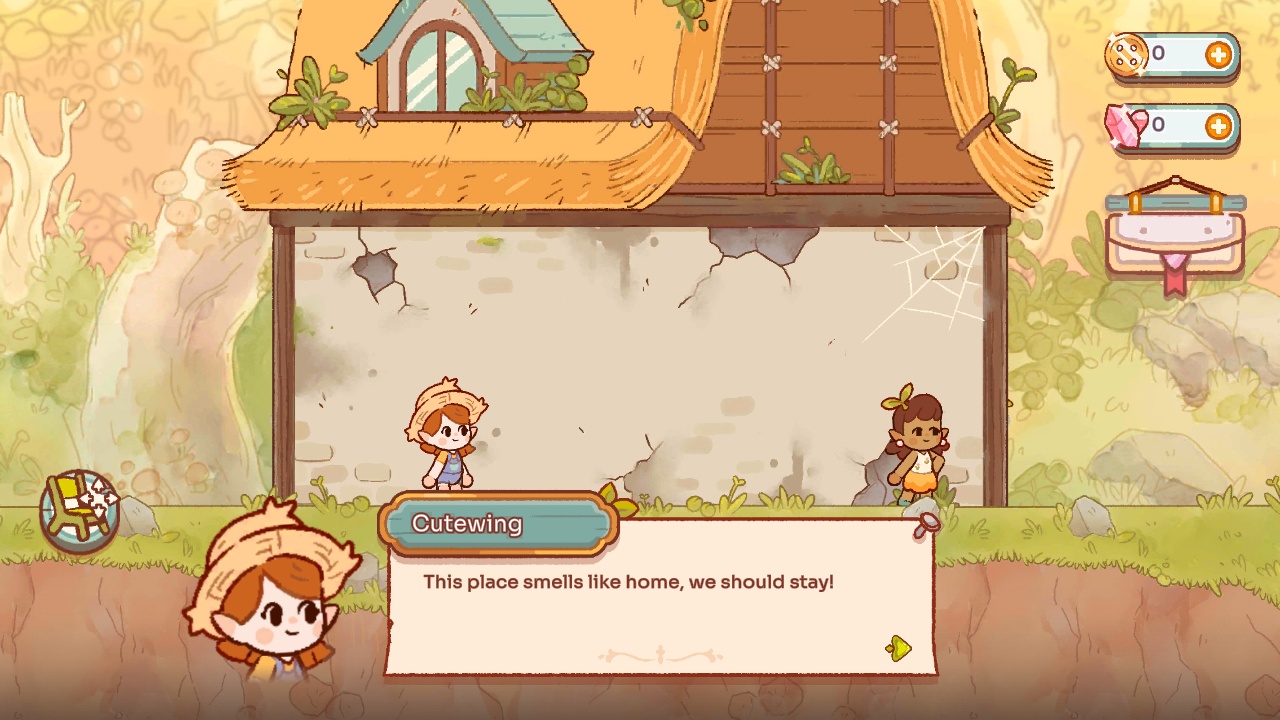
Task: Add more button currency with plus
Action: [x=1218, y=55]
